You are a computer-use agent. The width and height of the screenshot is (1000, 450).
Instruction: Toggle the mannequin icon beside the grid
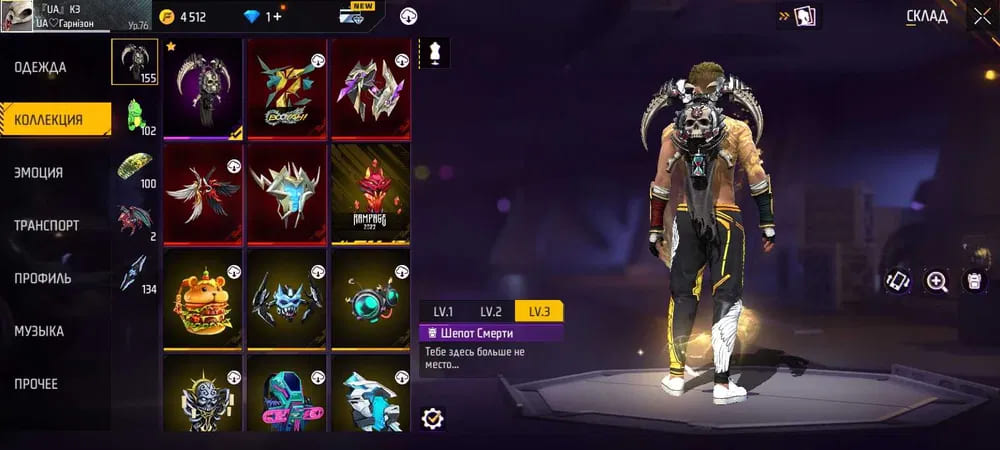(434, 52)
